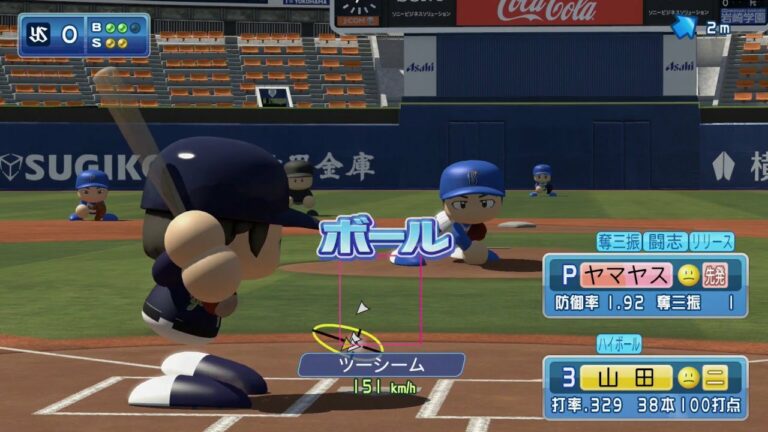
Task: Select the 山田 batter info panel
Action: click(645, 388)
